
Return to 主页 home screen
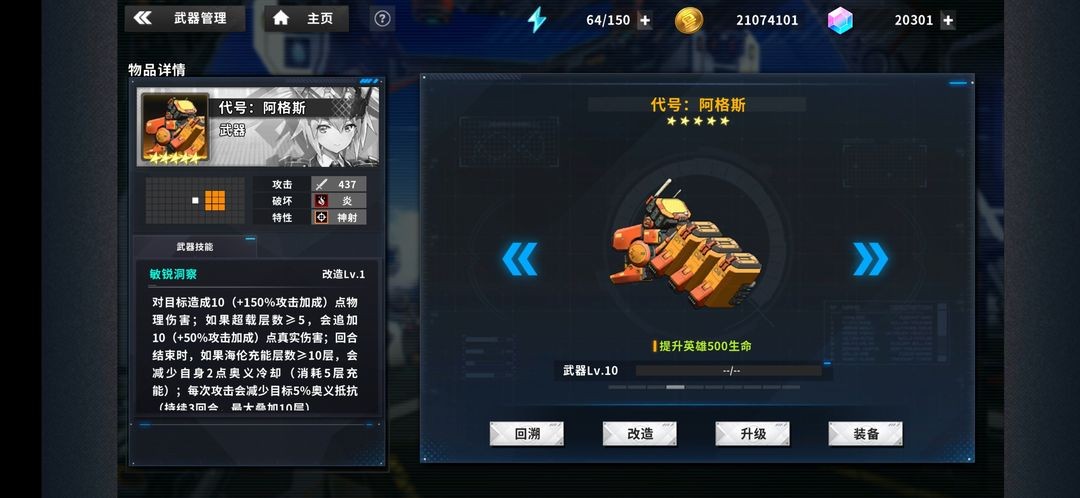point(306,18)
